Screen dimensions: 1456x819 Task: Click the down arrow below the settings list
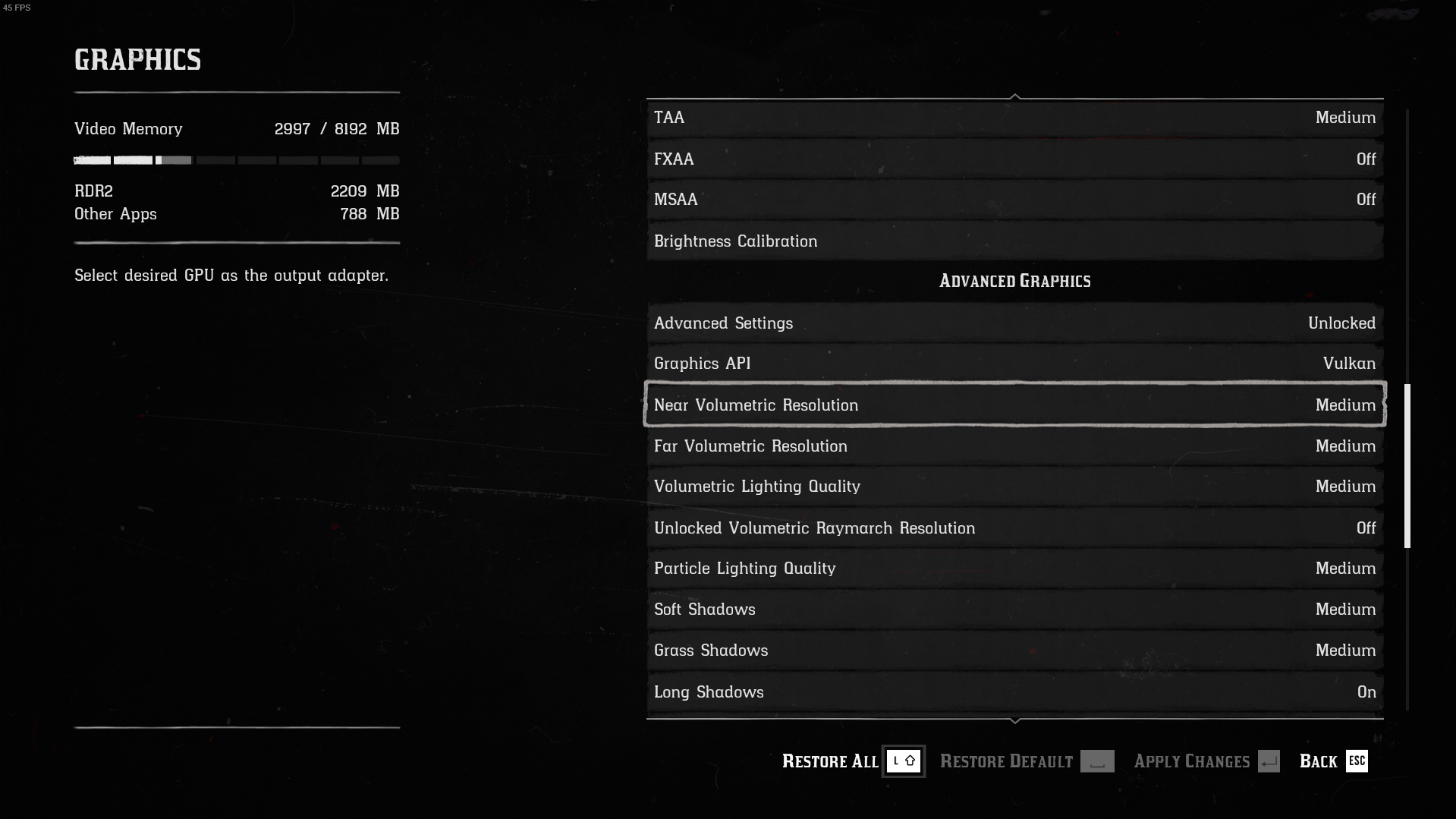tap(1015, 720)
